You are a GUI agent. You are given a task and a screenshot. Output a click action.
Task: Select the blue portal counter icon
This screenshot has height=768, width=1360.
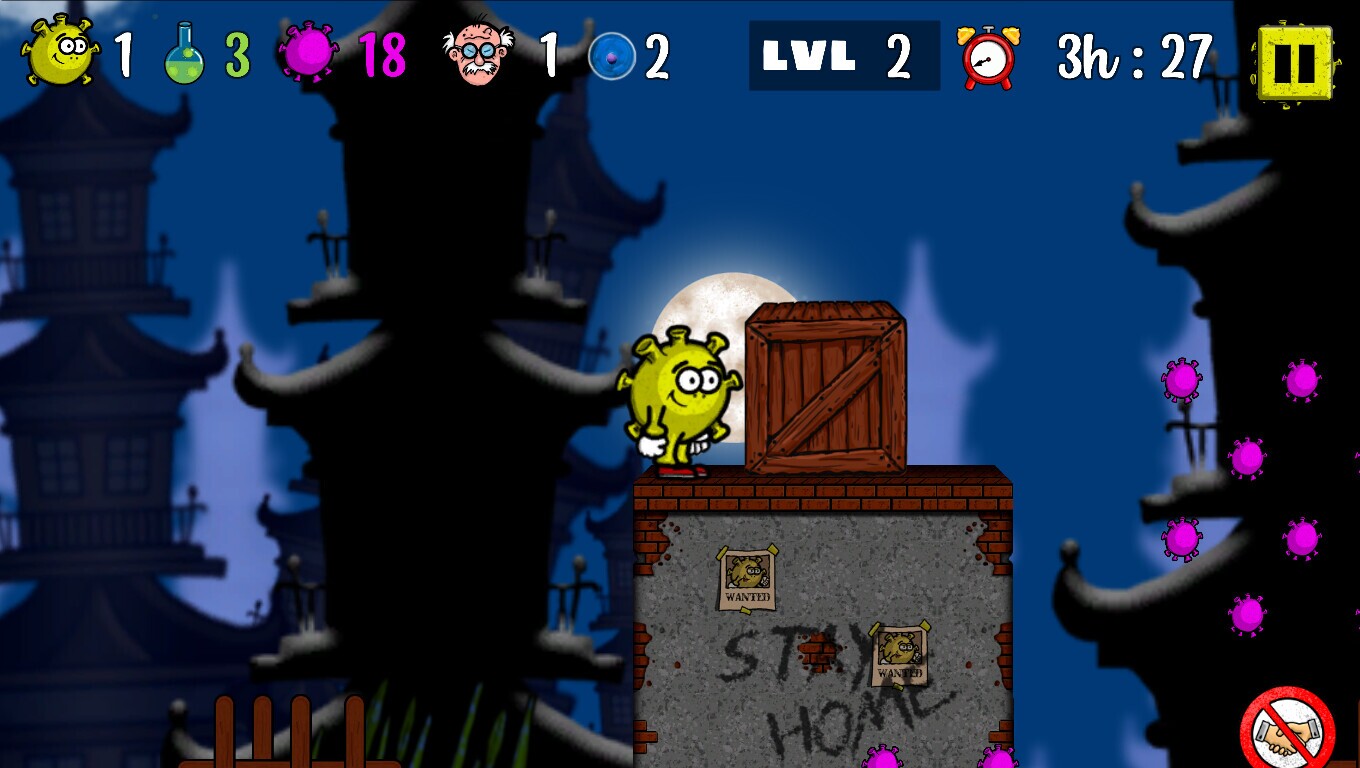(614, 55)
